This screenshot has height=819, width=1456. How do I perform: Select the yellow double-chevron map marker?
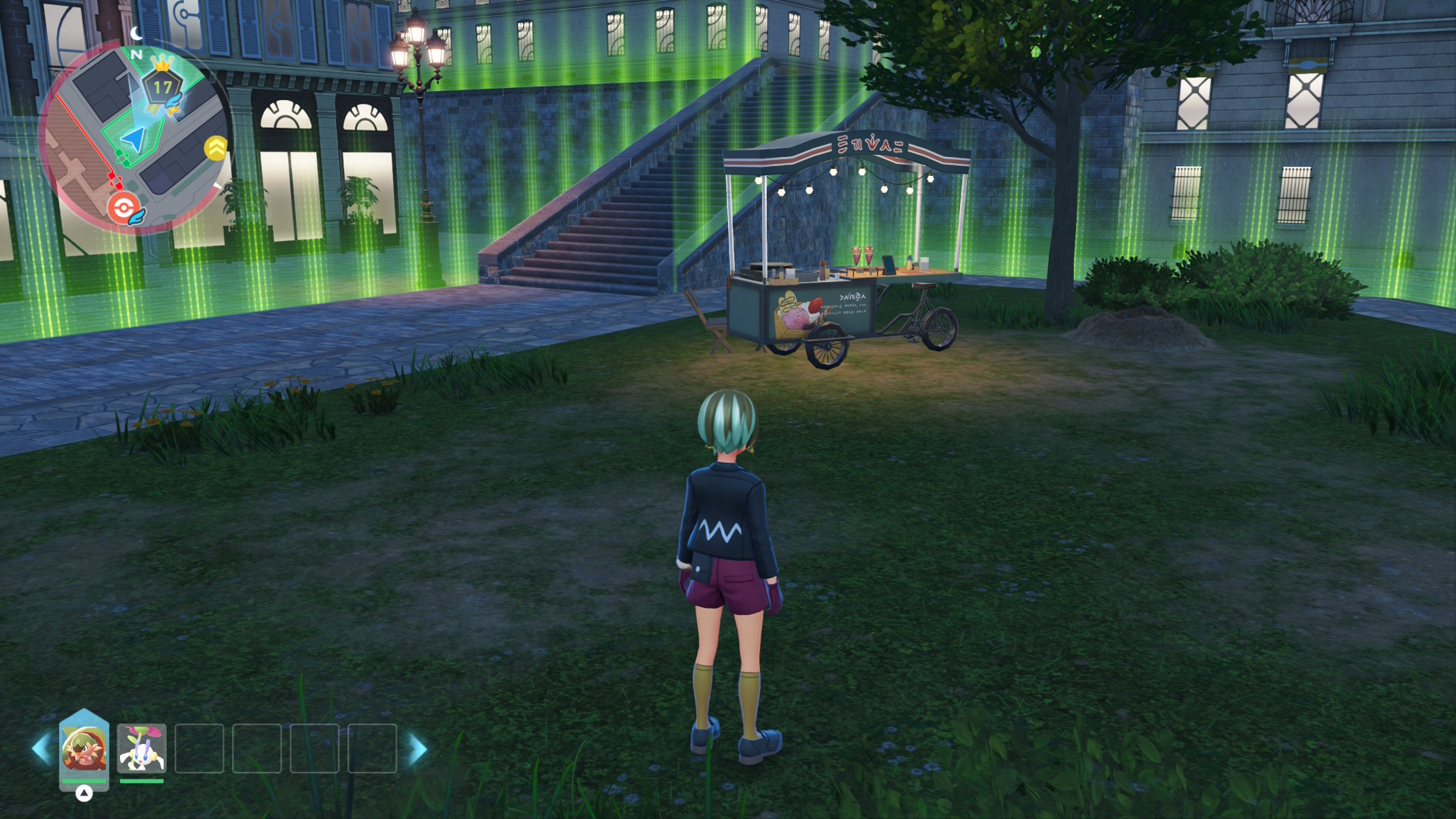pyautogui.click(x=216, y=148)
